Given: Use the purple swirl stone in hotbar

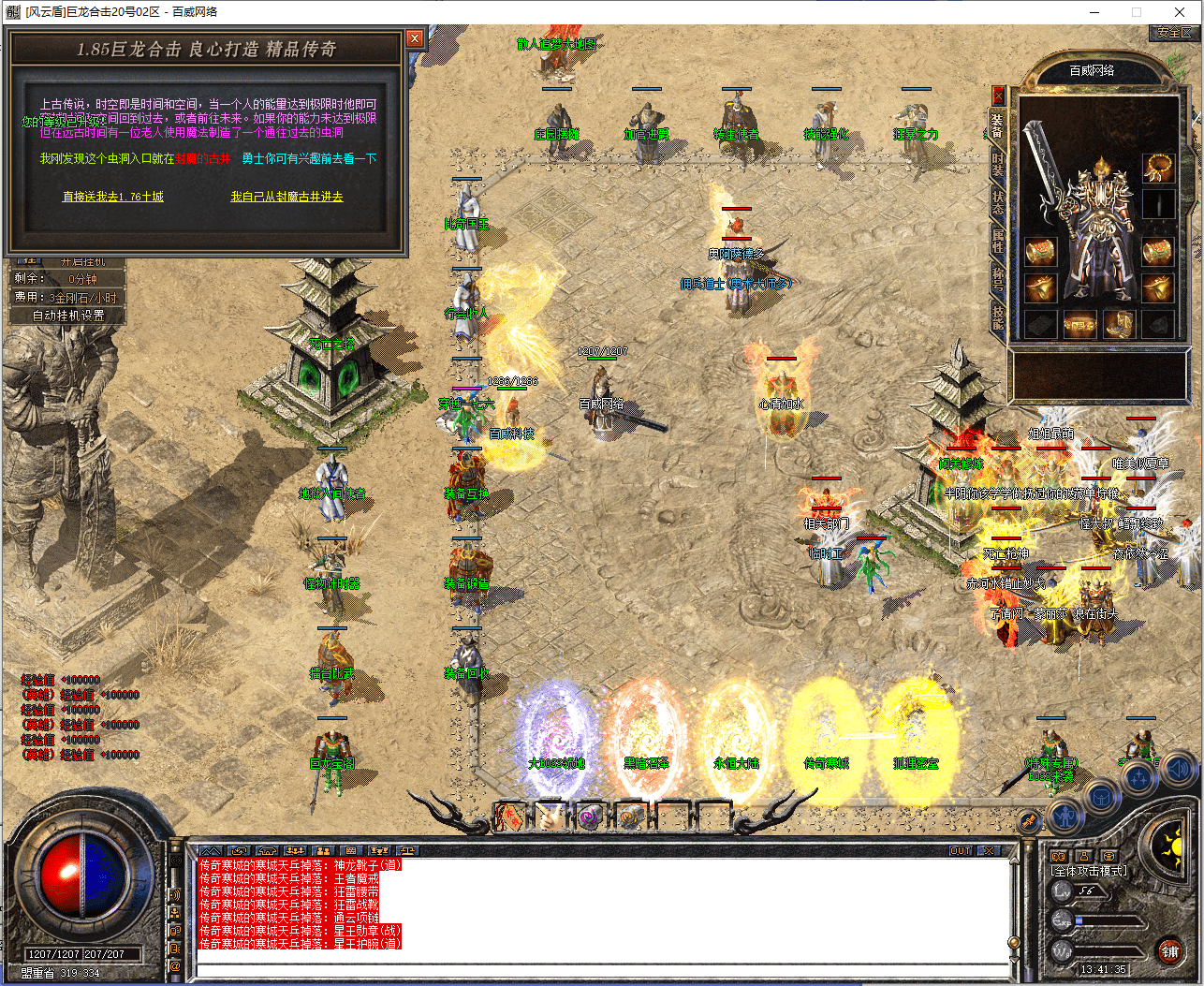Looking at the screenshot, I should point(590,817).
